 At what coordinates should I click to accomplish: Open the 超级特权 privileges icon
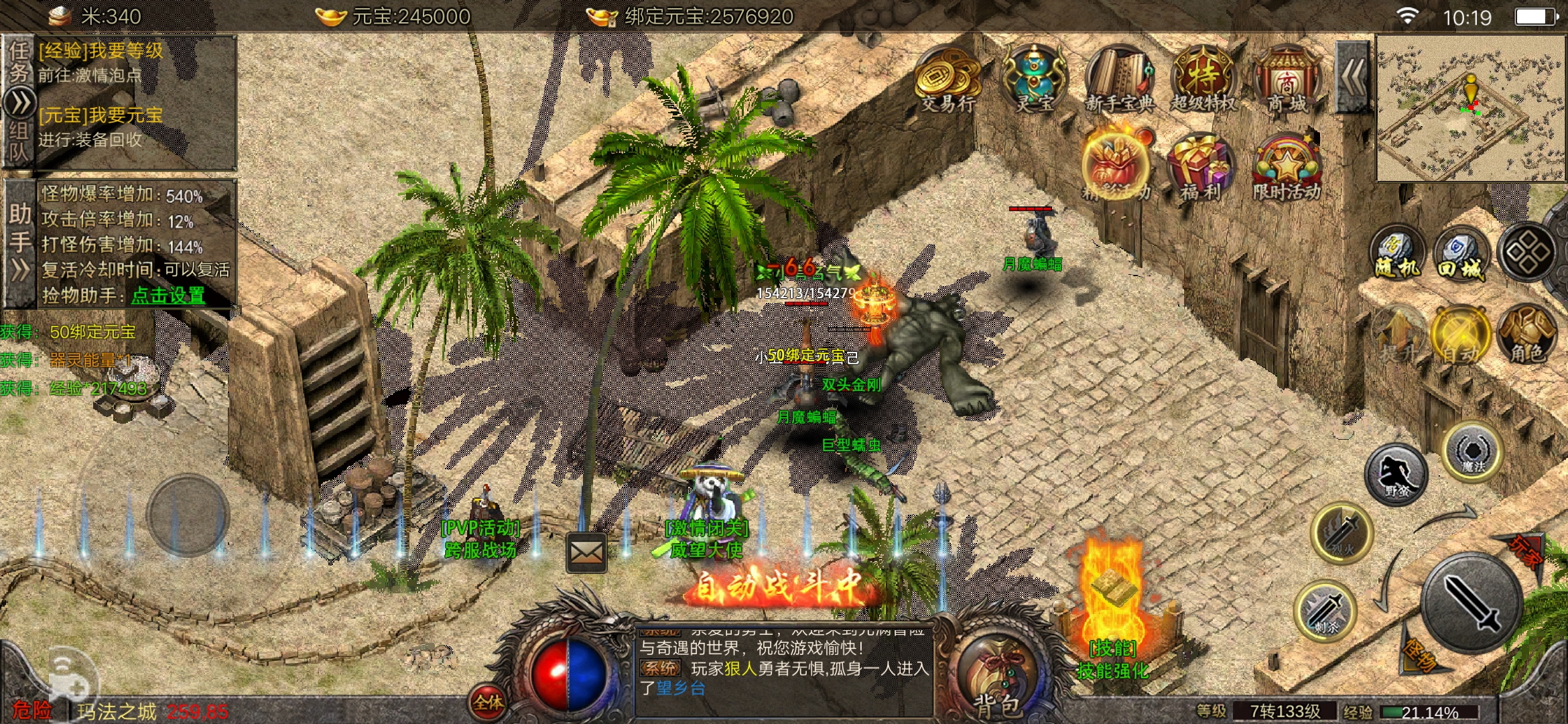pos(1203,80)
